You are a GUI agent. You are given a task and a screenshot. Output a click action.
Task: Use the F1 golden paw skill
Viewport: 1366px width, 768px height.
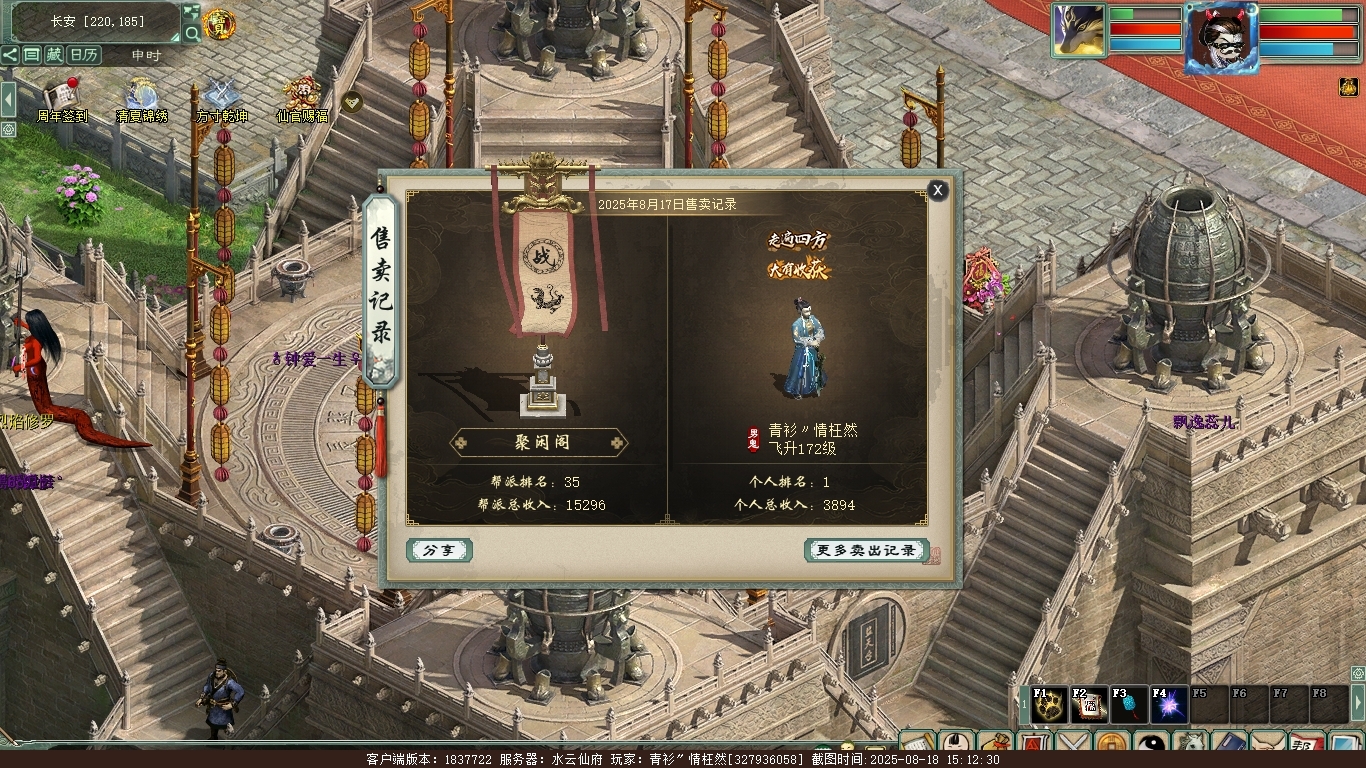click(1047, 706)
